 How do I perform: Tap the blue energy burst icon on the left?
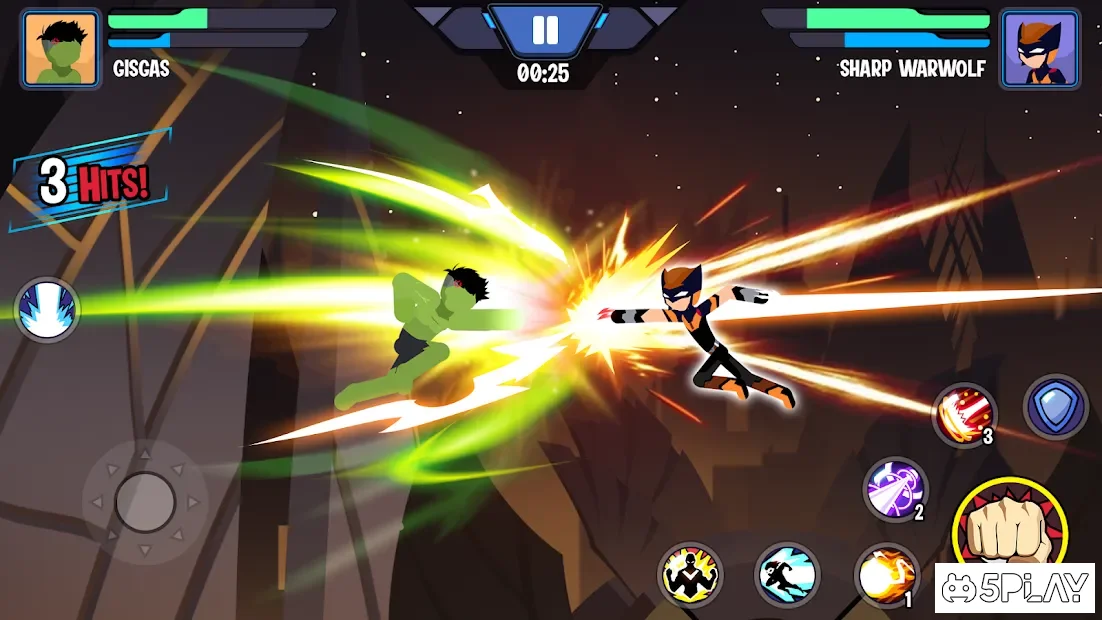click(x=47, y=309)
